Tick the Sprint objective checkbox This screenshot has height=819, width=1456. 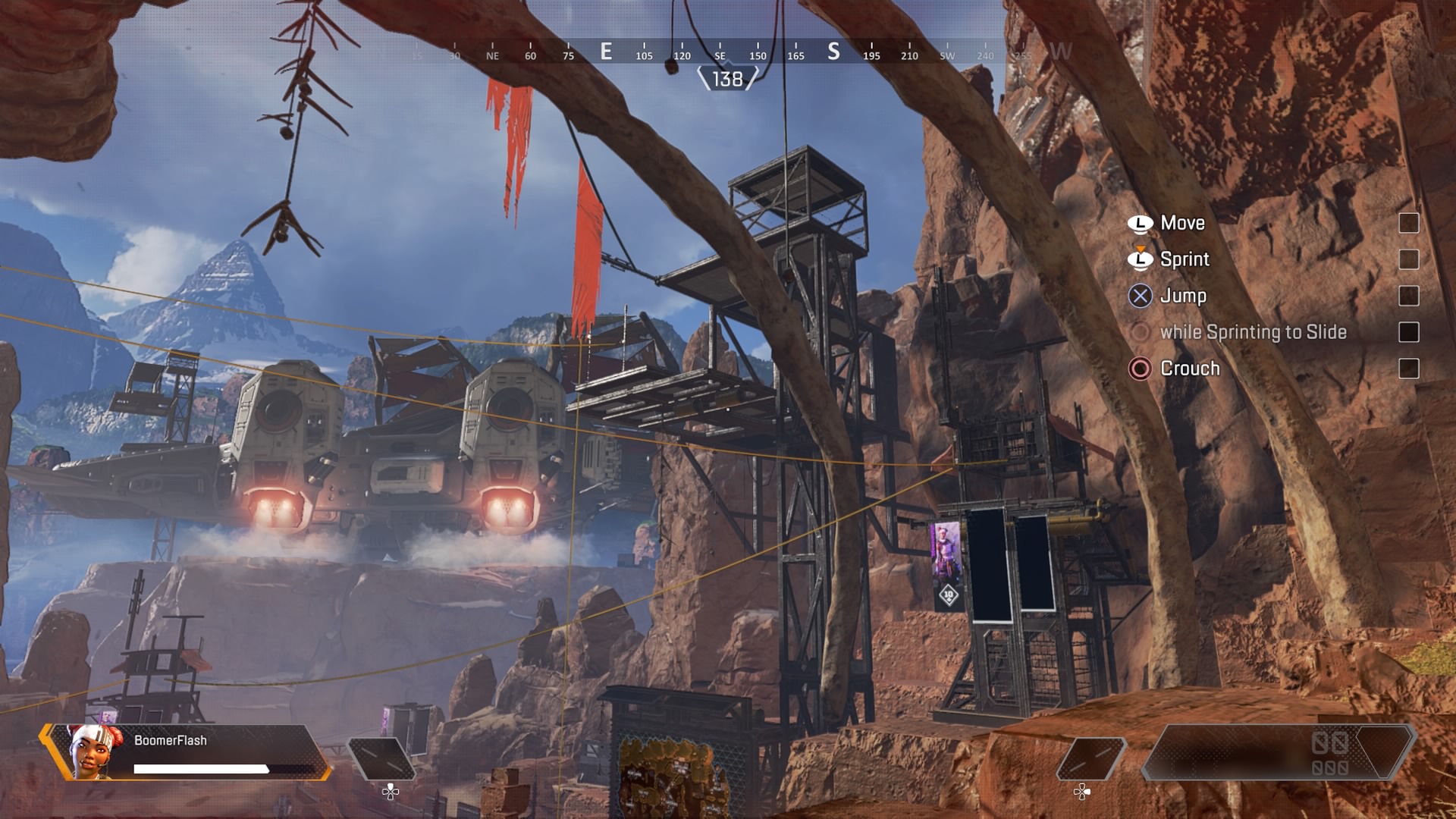tap(1408, 259)
